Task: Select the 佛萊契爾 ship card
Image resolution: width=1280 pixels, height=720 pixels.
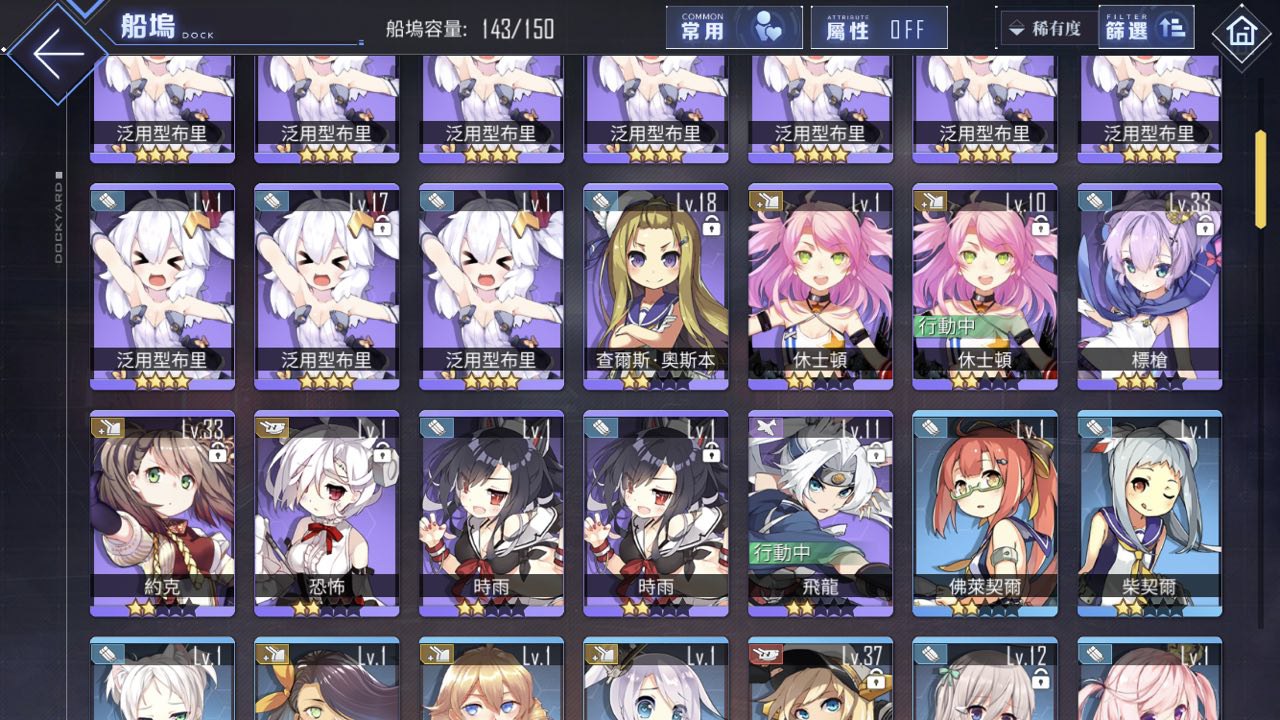Action: [984, 513]
